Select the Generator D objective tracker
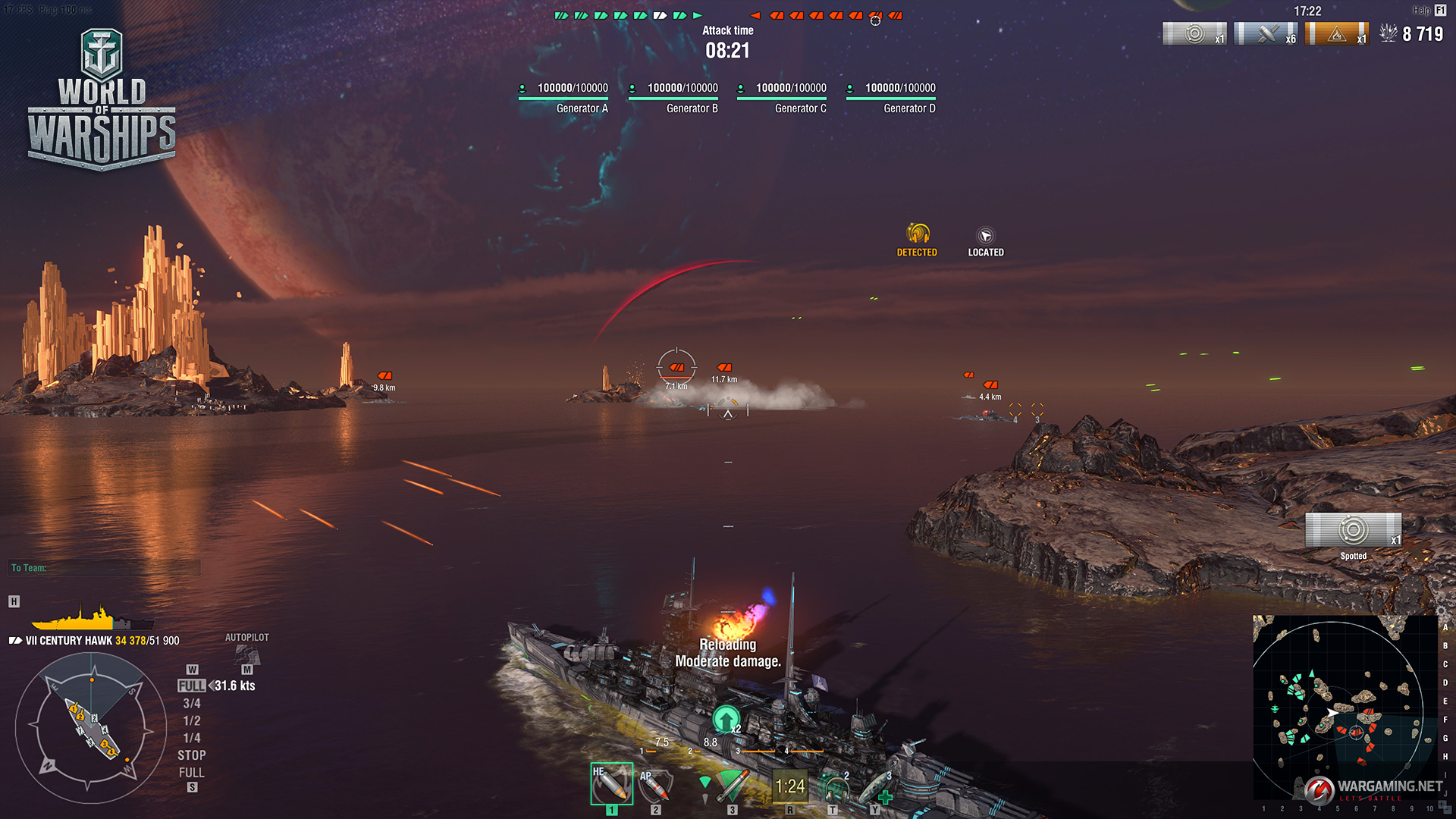The width and height of the screenshot is (1456, 819). 891,97
